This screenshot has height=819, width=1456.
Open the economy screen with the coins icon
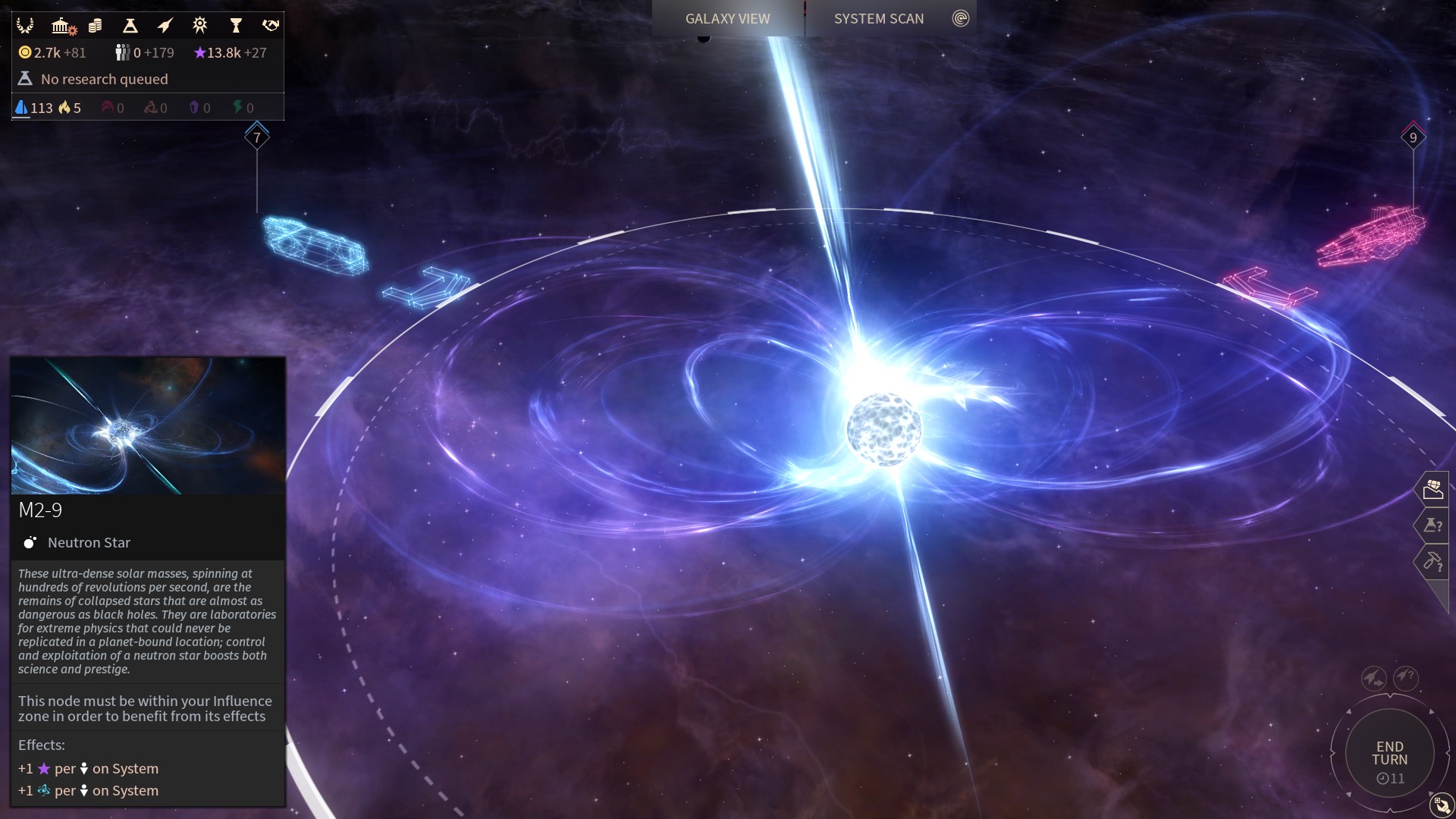pyautogui.click(x=94, y=25)
